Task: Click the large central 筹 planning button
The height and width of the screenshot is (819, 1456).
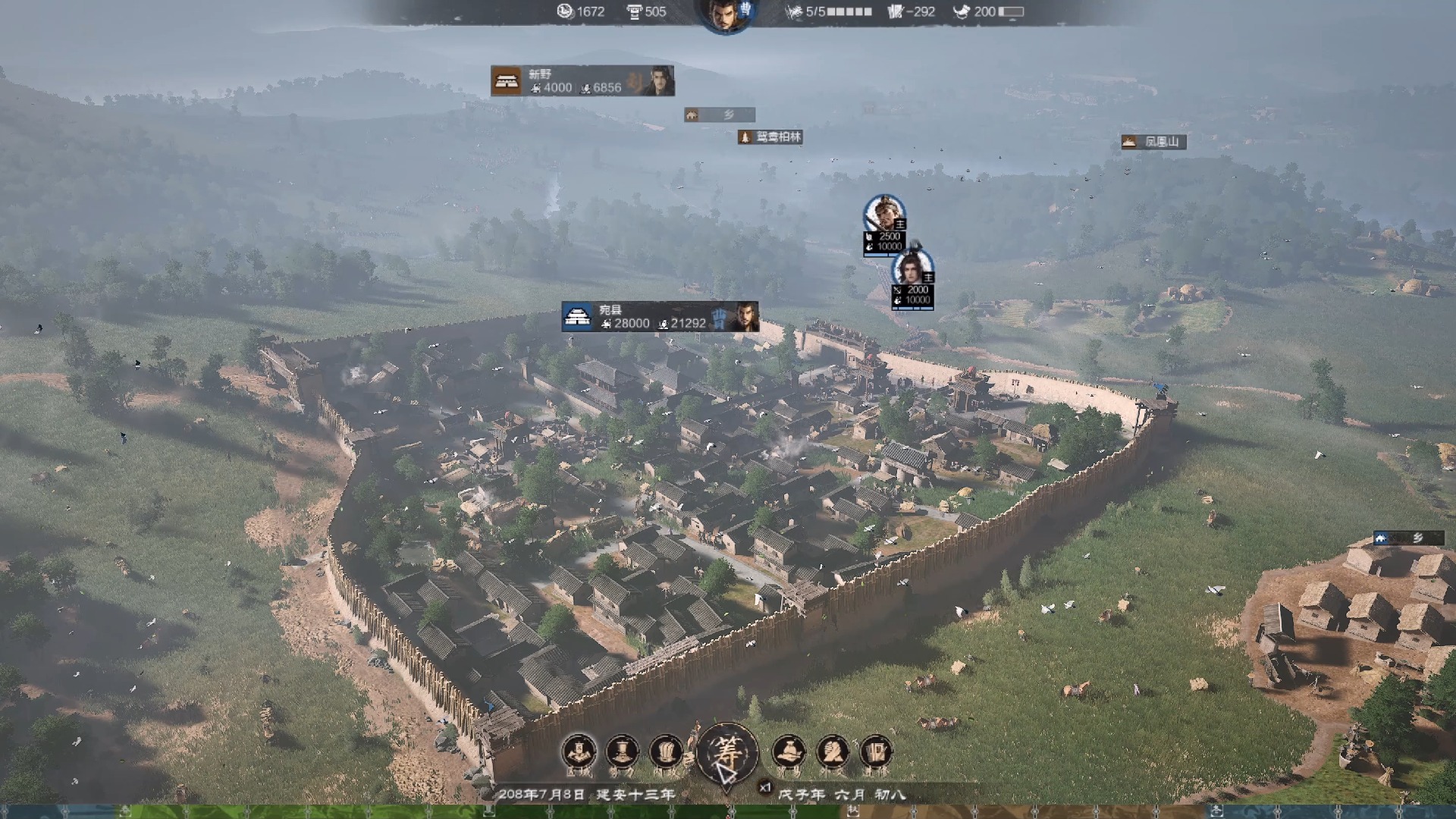Action: tap(726, 753)
